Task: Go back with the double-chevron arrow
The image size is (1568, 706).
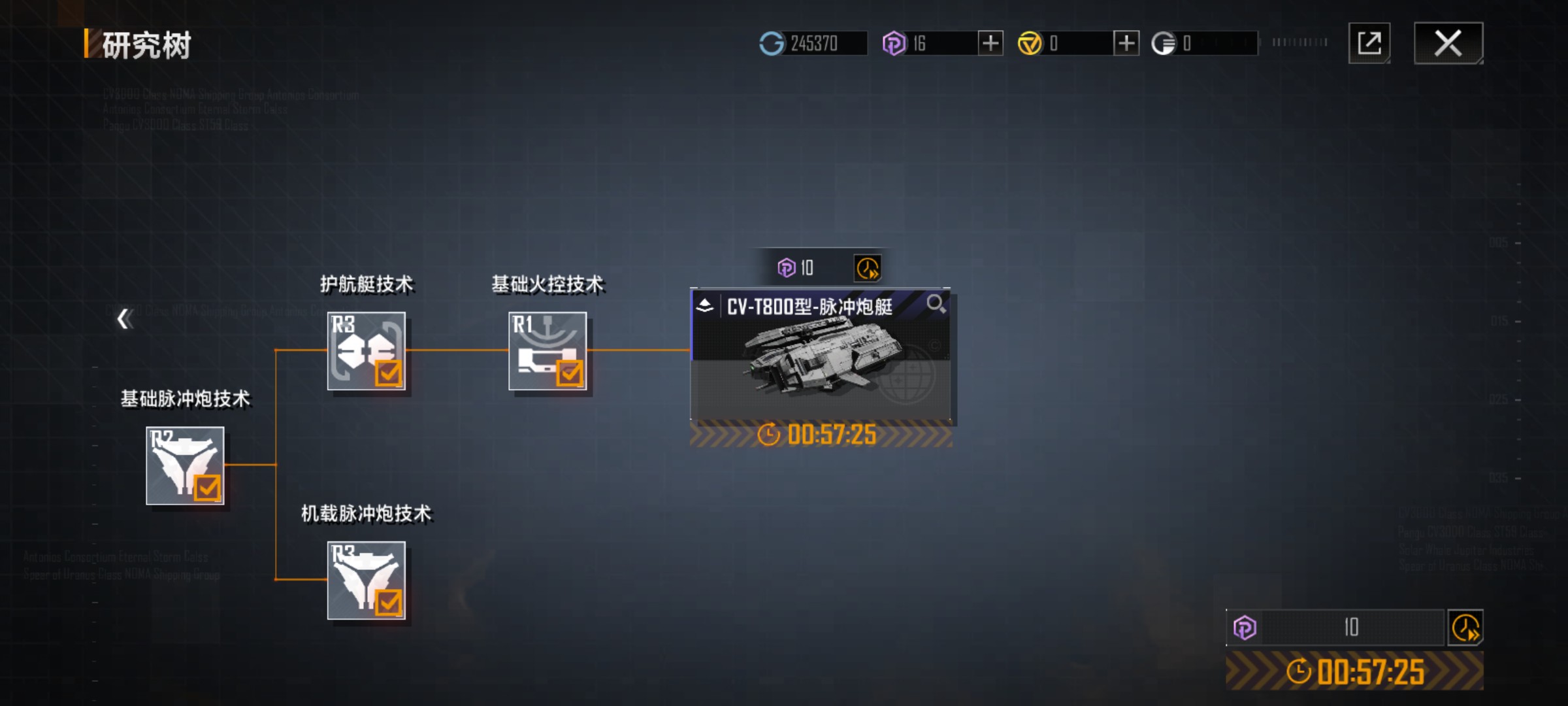Action: (124, 319)
